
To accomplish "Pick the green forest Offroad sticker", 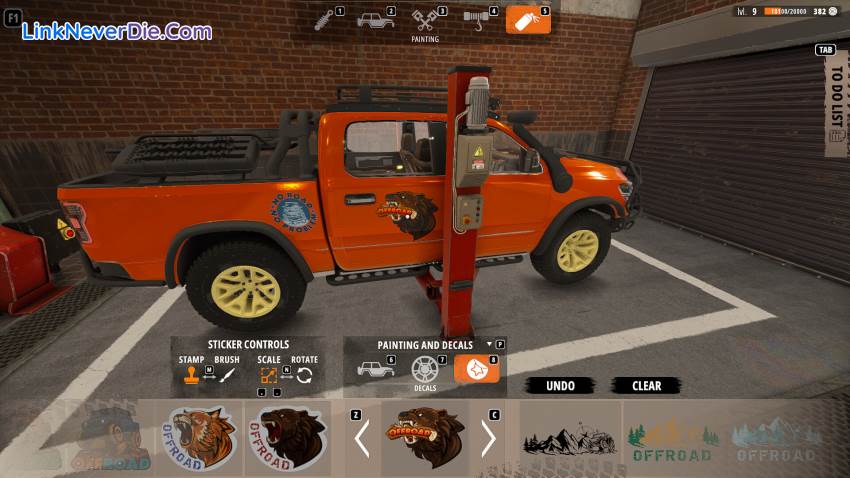I will [x=670, y=439].
